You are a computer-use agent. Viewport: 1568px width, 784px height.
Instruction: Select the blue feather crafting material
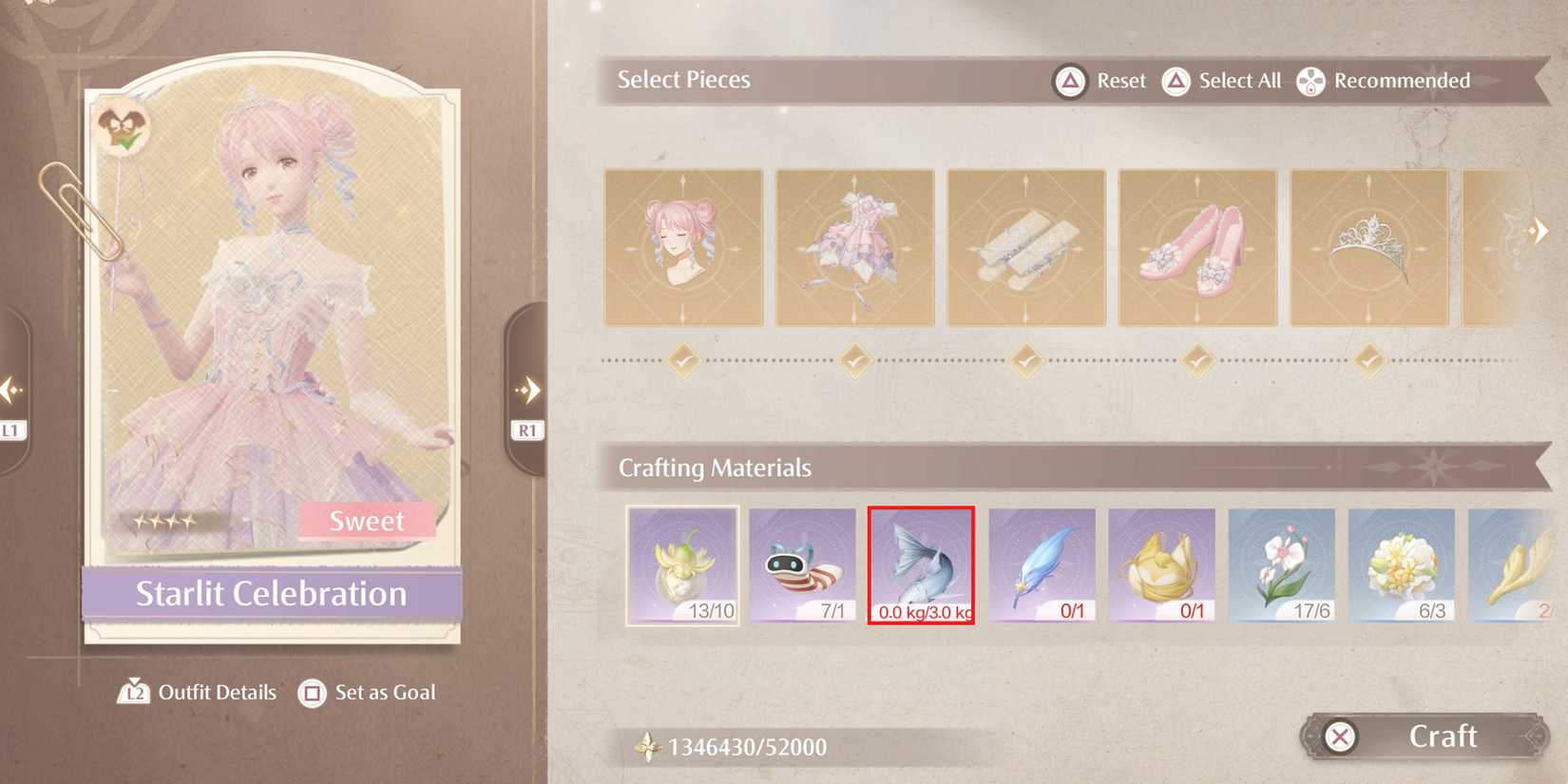coord(1042,565)
